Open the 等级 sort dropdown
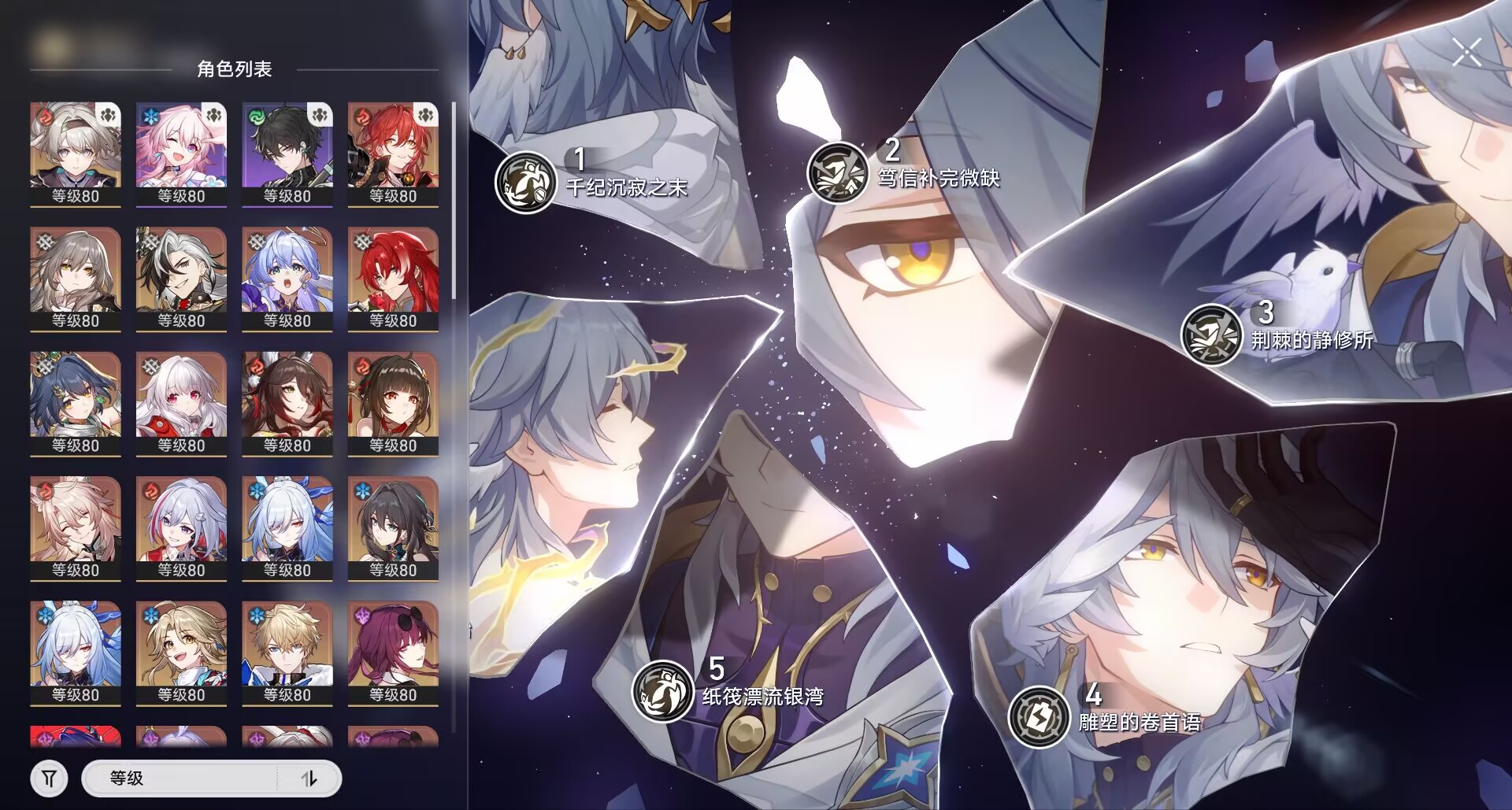Screen dimensions: 1512x810 pyautogui.click(x=181, y=779)
